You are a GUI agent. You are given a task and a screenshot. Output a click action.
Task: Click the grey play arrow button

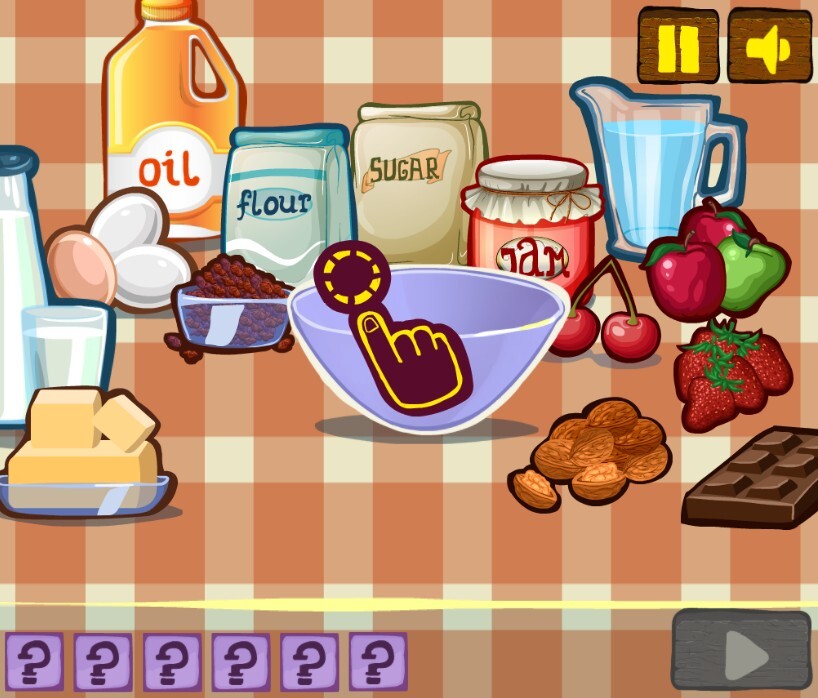(x=741, y=651)
